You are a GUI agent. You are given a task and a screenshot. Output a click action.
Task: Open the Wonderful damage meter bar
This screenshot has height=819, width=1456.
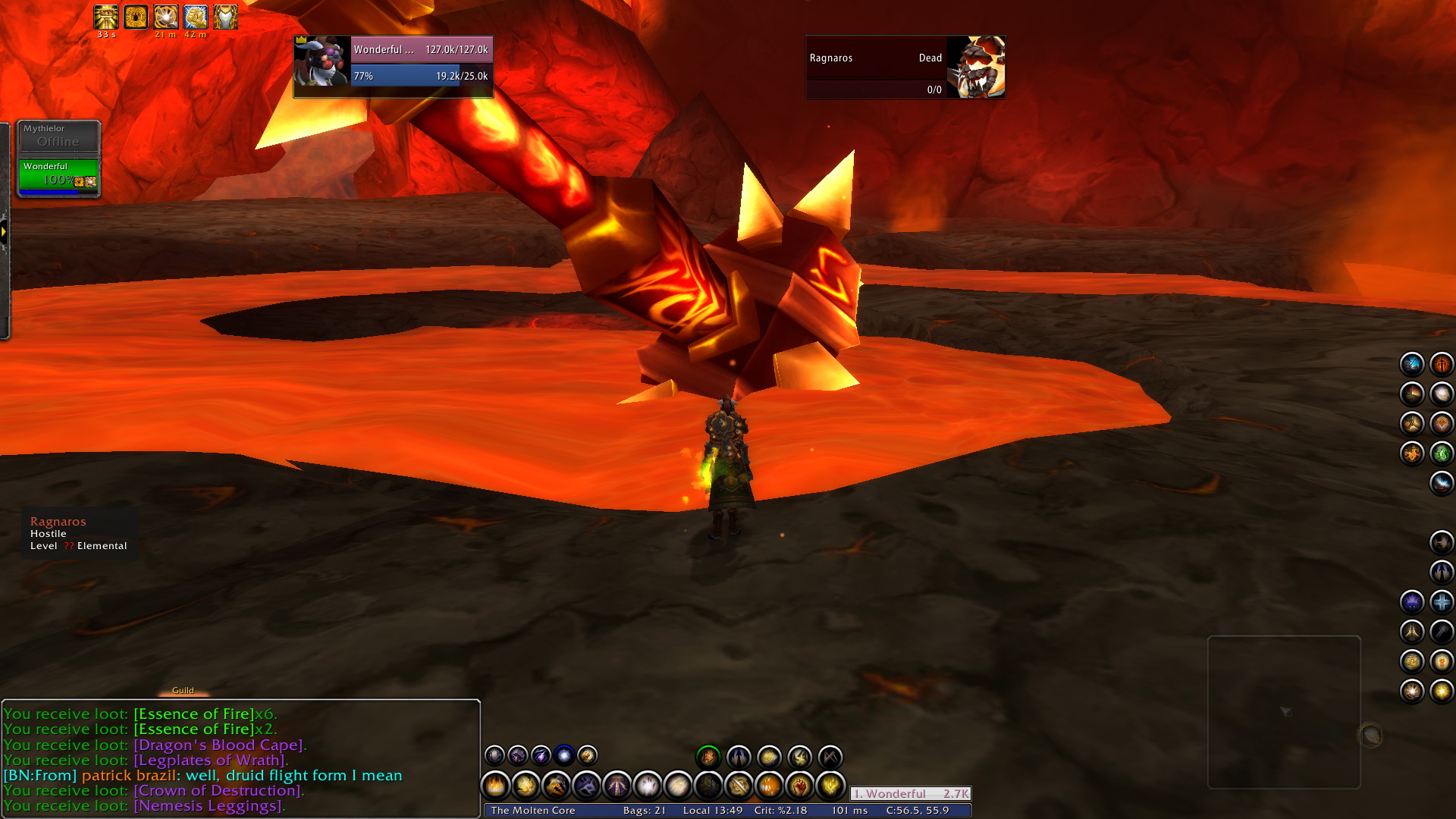pyautogui.click(x=910, y=793)
